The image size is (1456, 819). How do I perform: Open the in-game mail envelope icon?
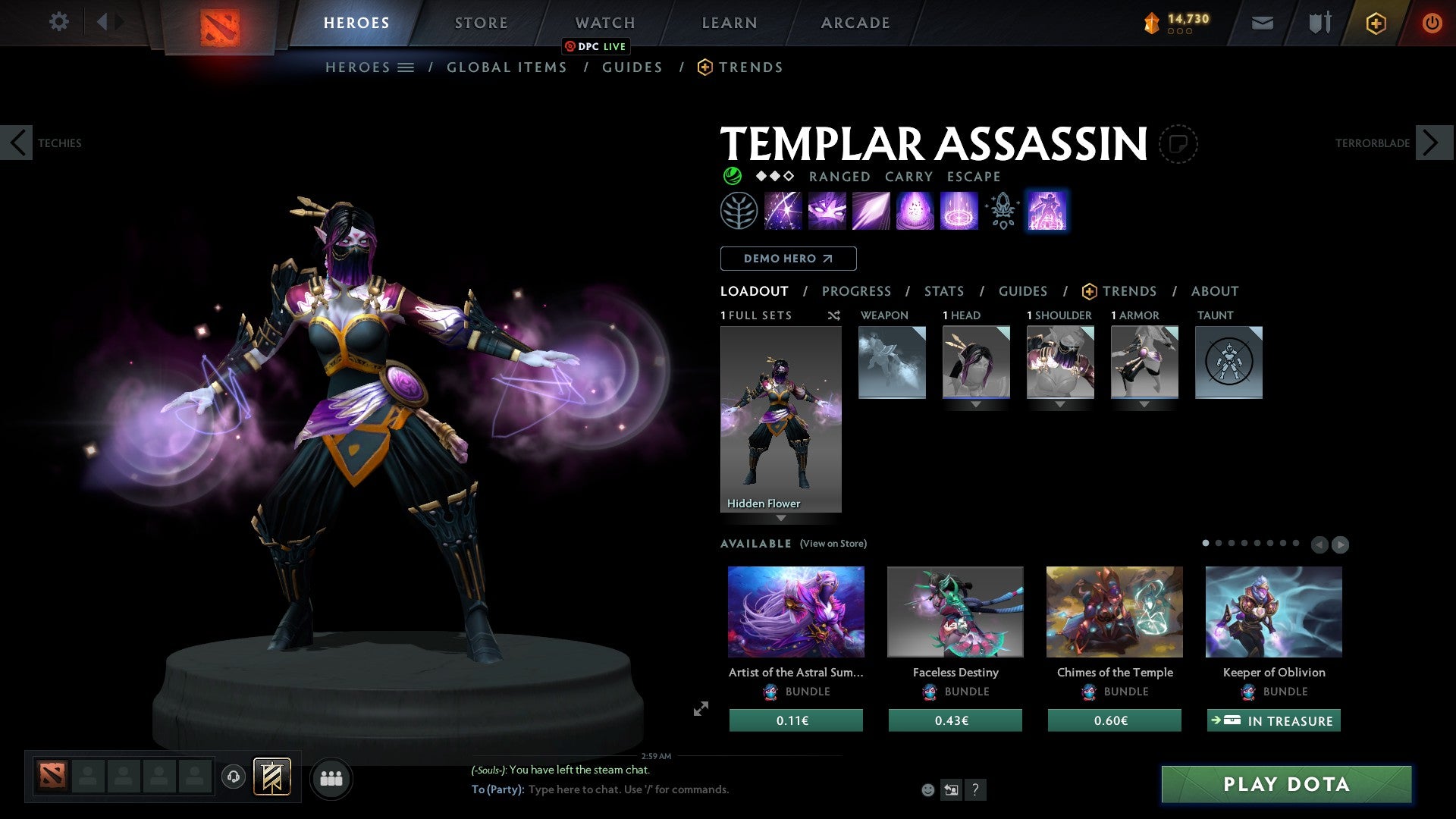click(1263, 23)
